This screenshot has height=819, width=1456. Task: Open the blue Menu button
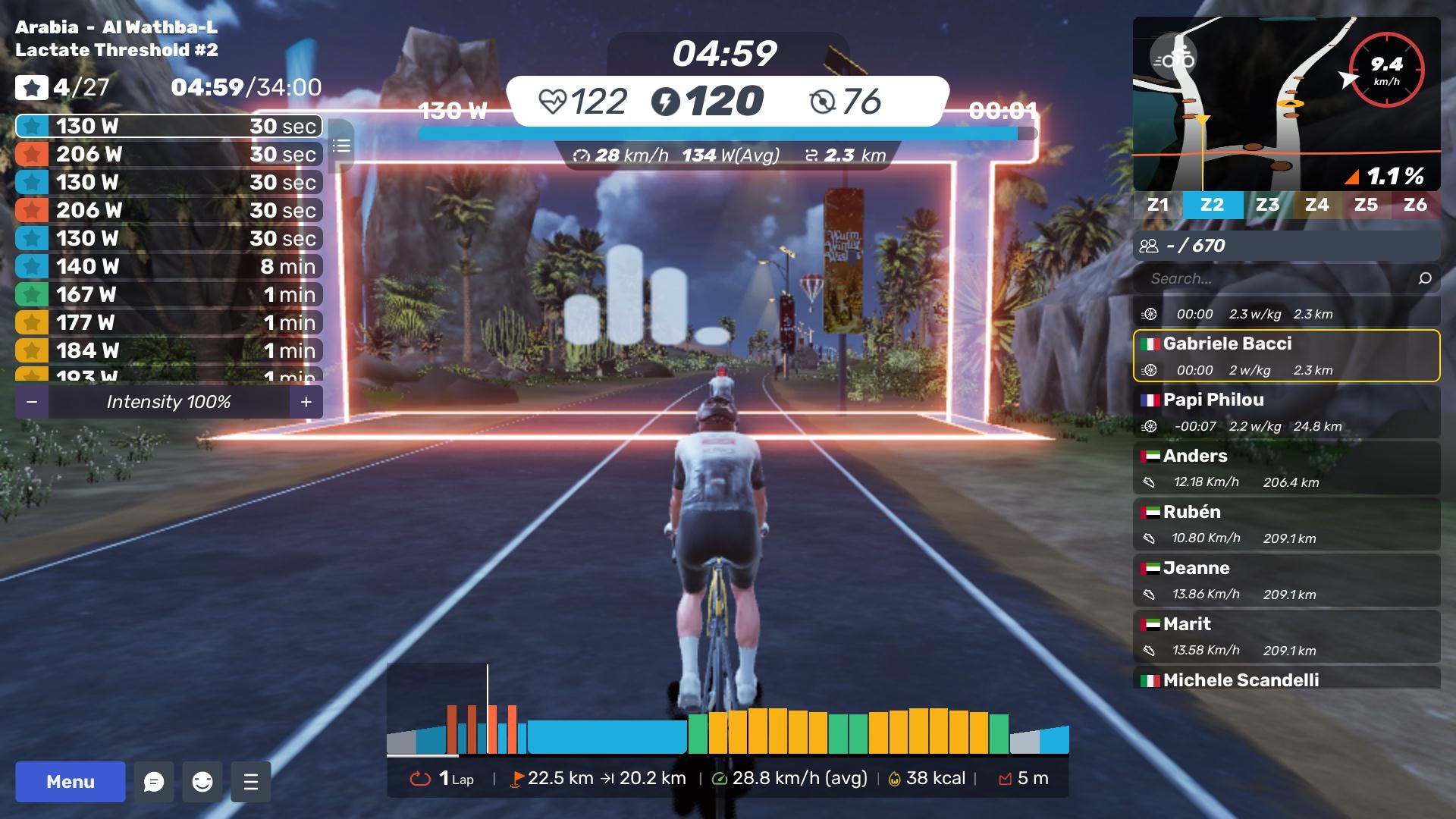71,782
